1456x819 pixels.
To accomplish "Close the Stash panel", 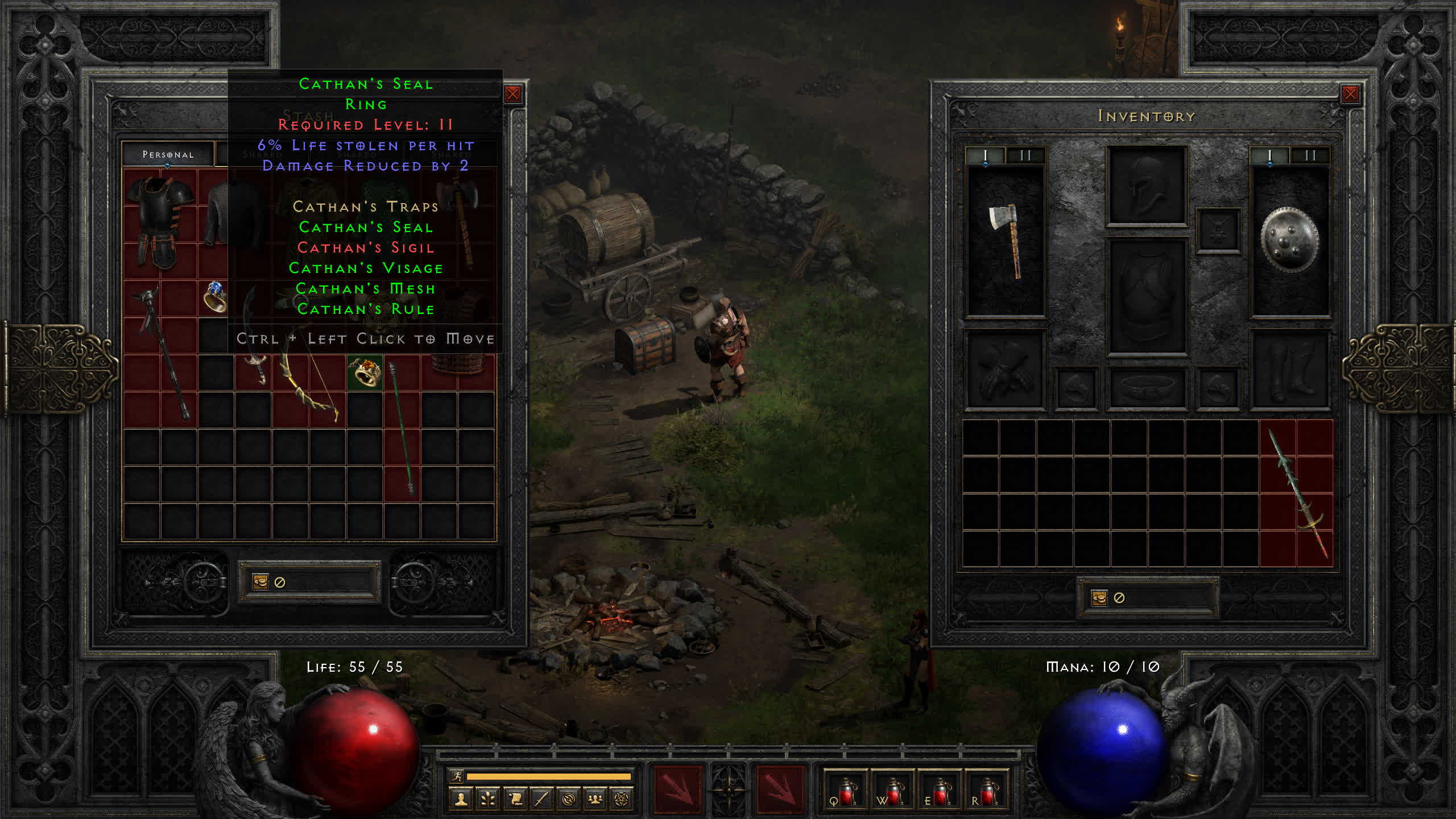I will pos(512,94).
